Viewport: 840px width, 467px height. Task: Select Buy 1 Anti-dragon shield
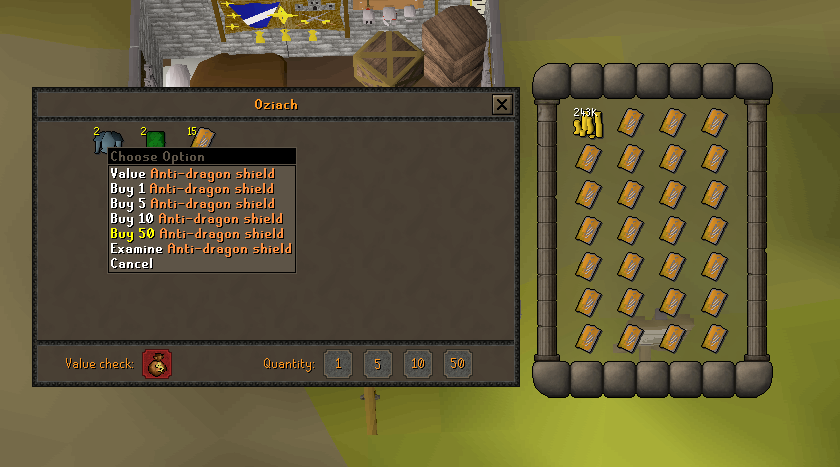192,189
